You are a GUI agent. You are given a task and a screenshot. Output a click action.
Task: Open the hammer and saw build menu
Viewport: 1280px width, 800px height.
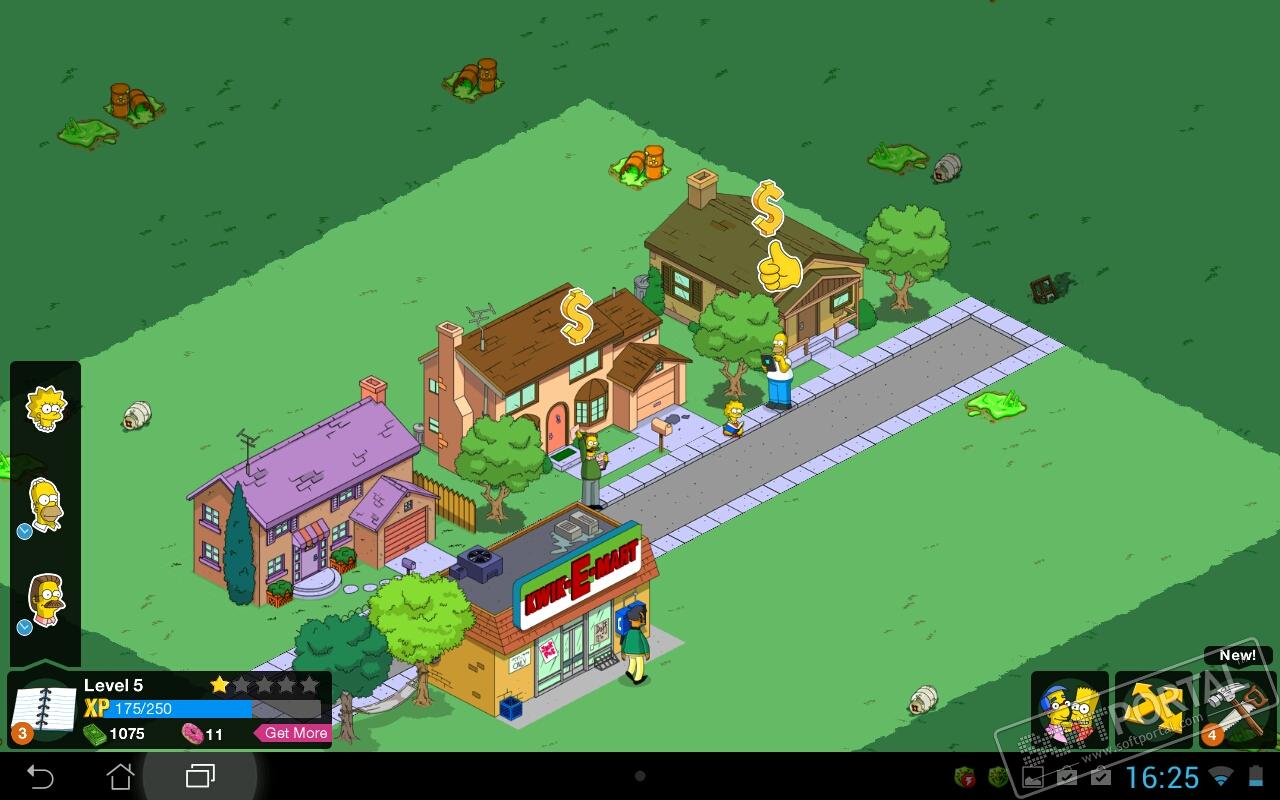pyautogui.click(x=1238, y=708)
